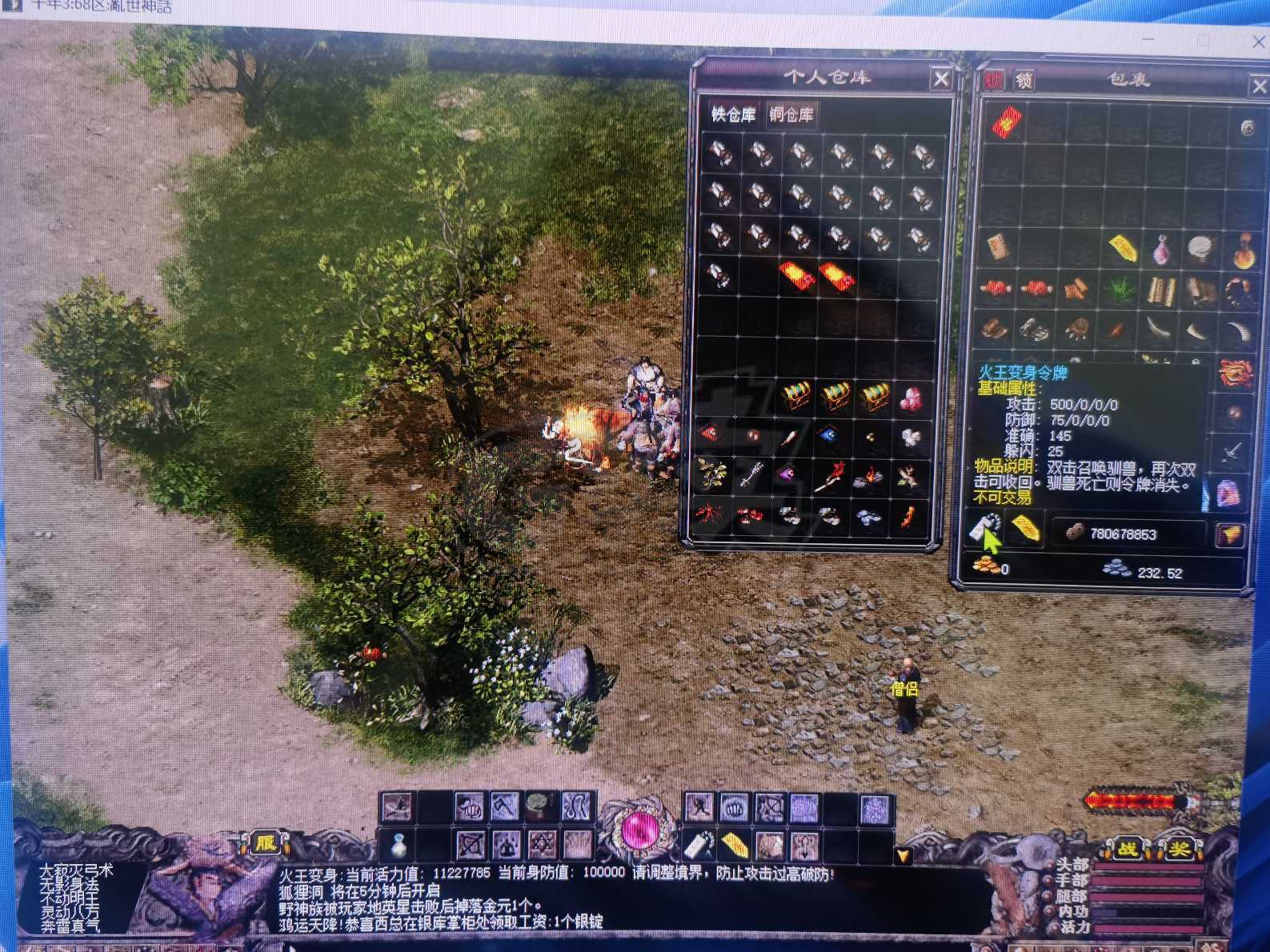Open the 战 battle button
This screenshot has width=1270, height=952.
[x=1128, y=850]
